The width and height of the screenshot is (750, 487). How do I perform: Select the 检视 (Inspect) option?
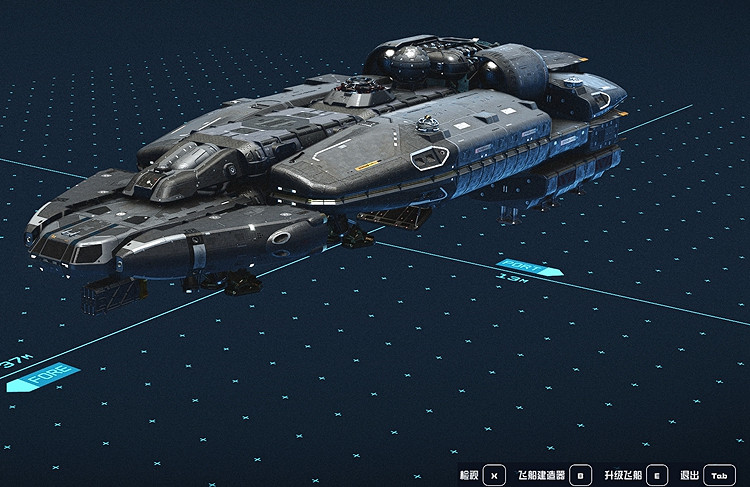pos(493,475)
